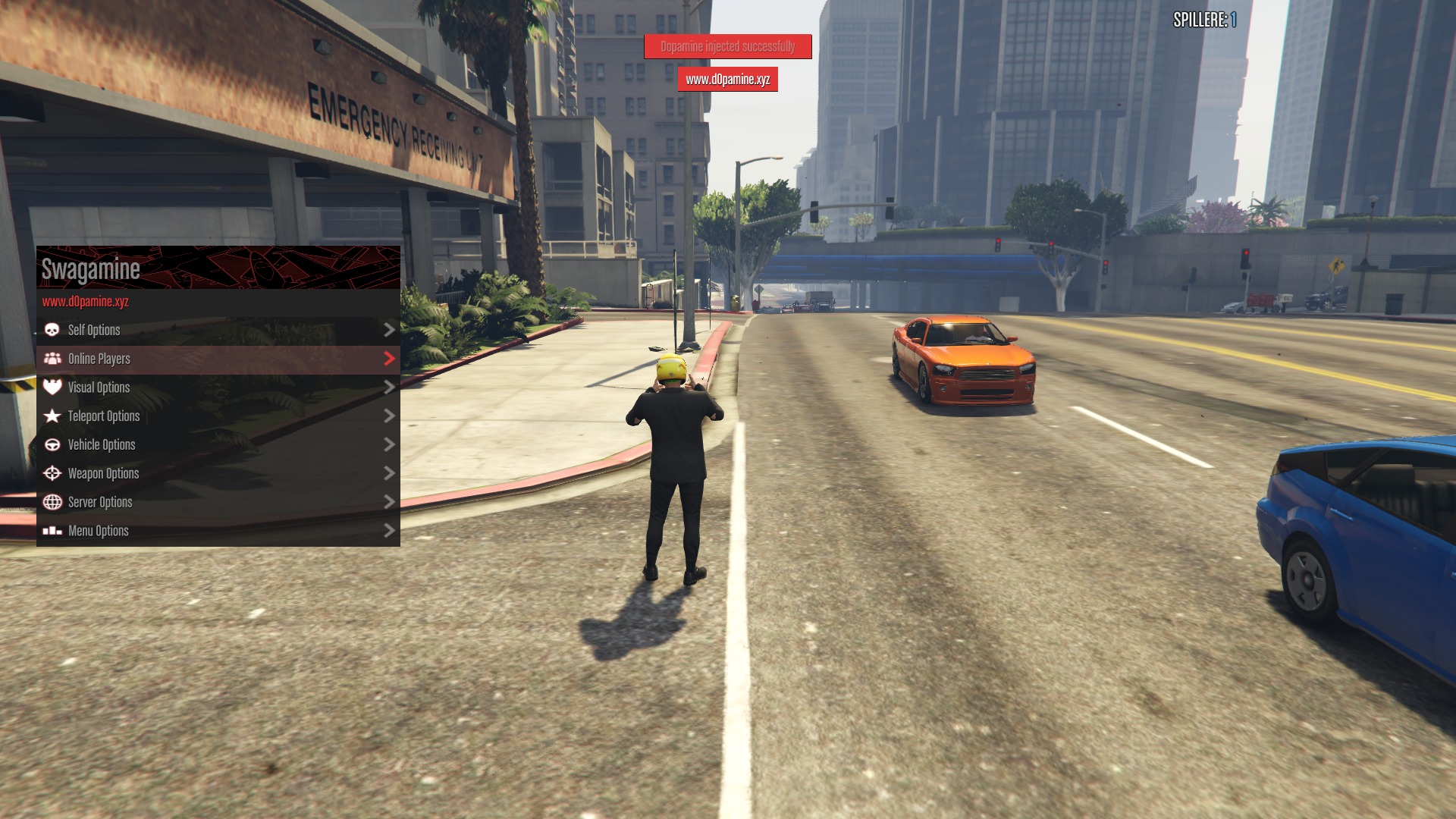The height and width of the screenshot is (819, 1456).
Task: Expand Vehicle Options using the right chevron
Action: tap(390, 444)
